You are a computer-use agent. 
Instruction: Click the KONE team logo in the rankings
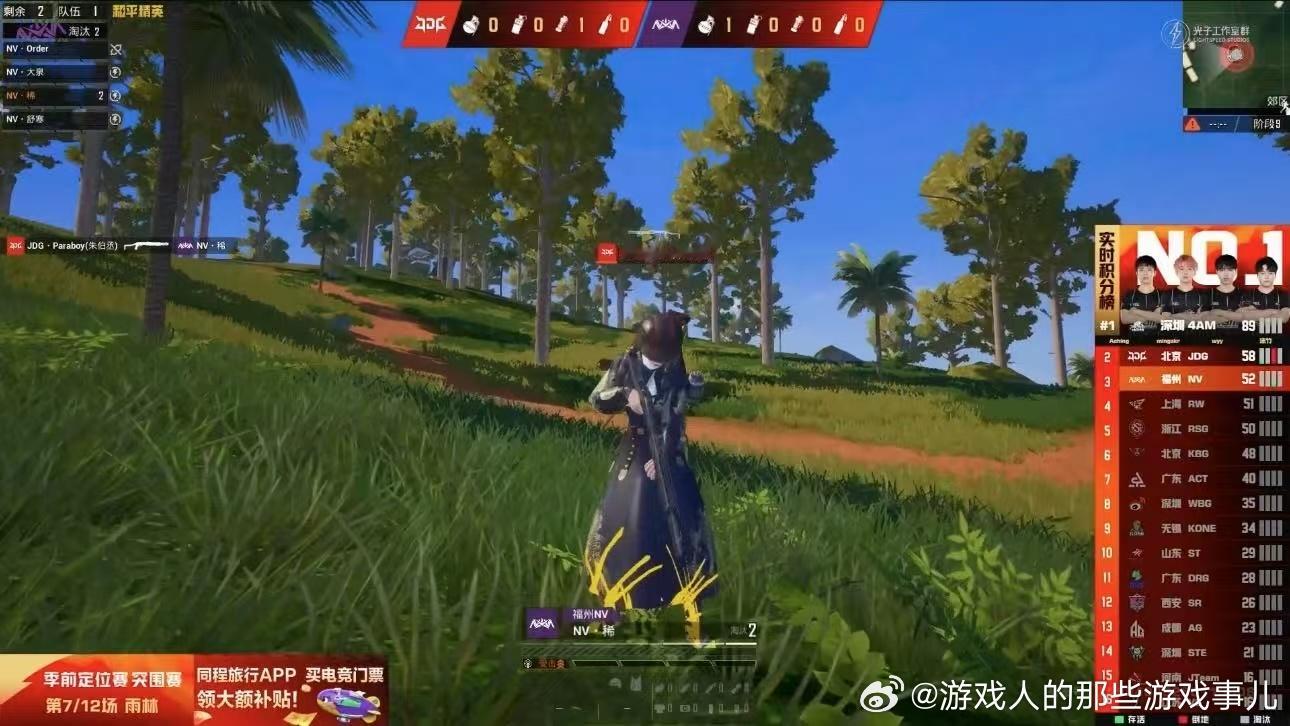point(1134,526)
